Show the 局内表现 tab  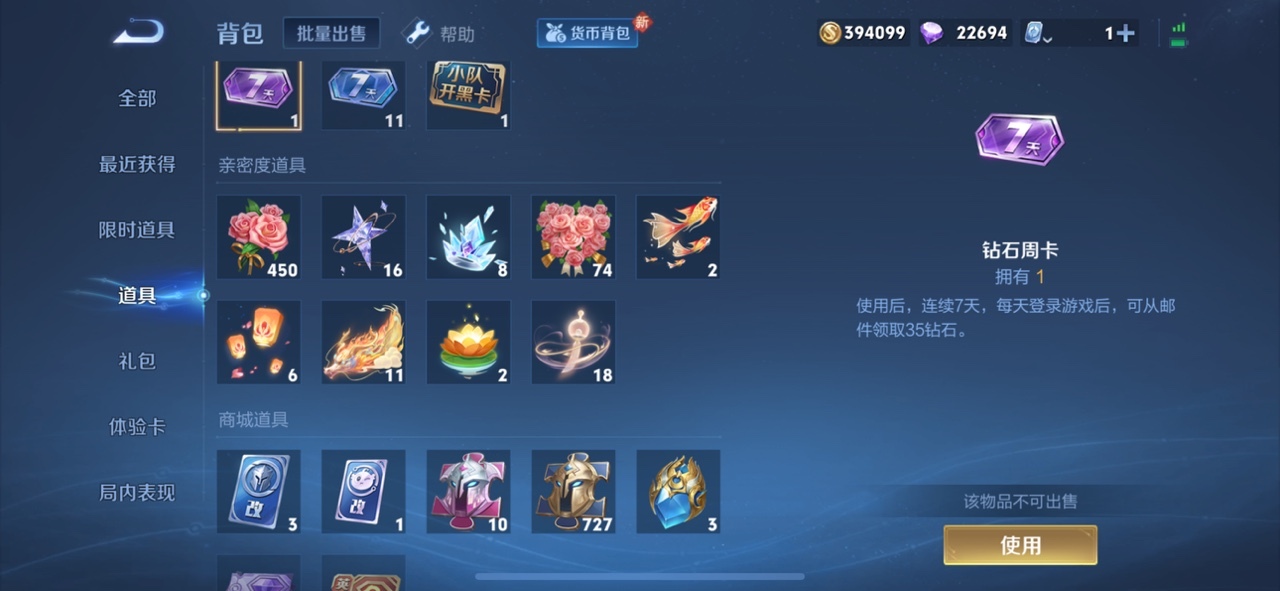coord(137,492)
